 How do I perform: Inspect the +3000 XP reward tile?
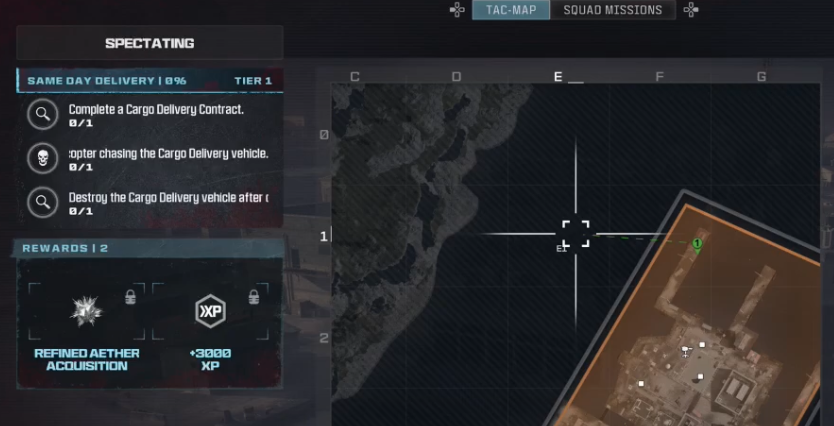pyautogui.click(x=210, y=325)
